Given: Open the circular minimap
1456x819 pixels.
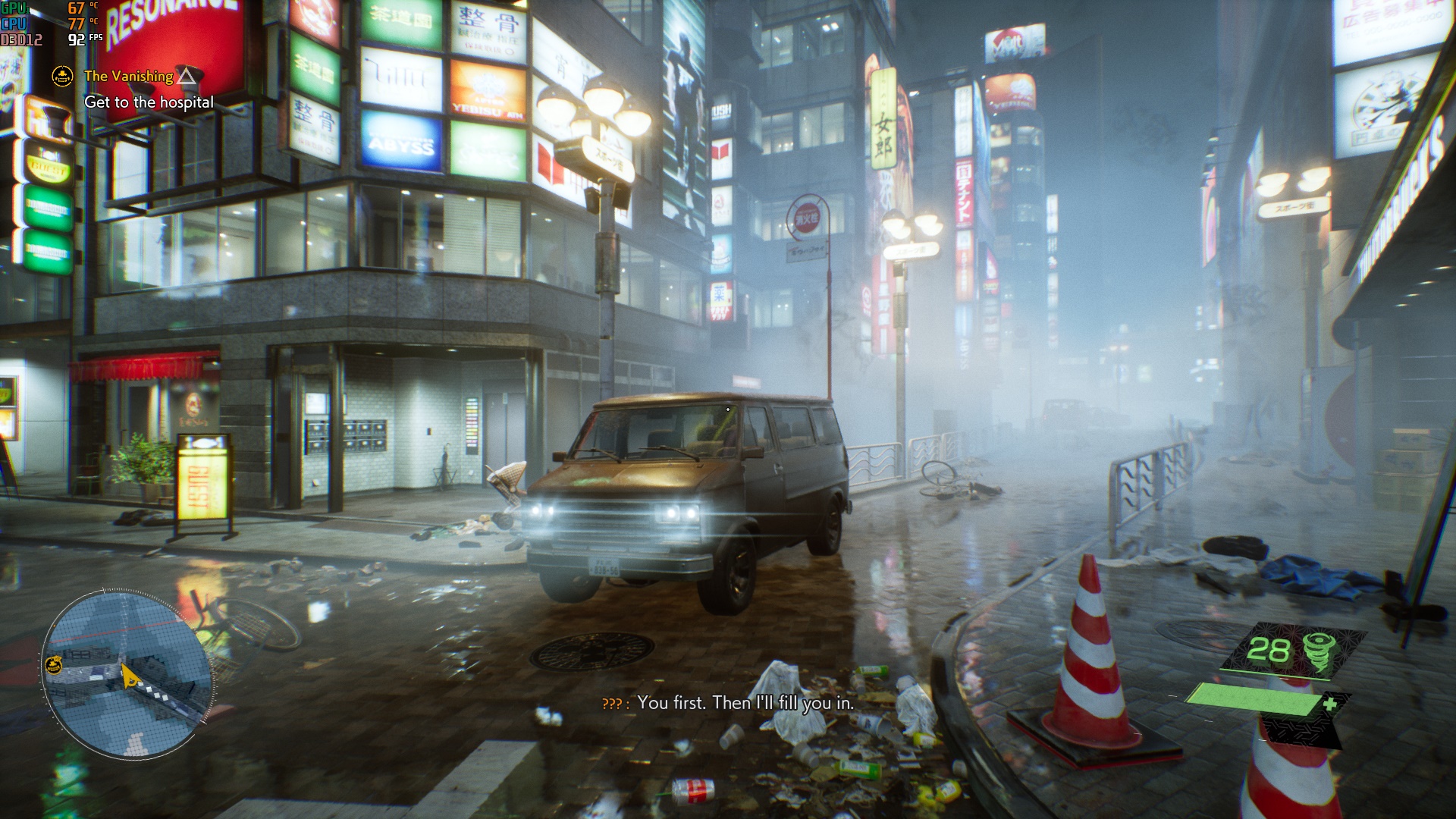Looking at the screenshot, I should click(127, 674).
